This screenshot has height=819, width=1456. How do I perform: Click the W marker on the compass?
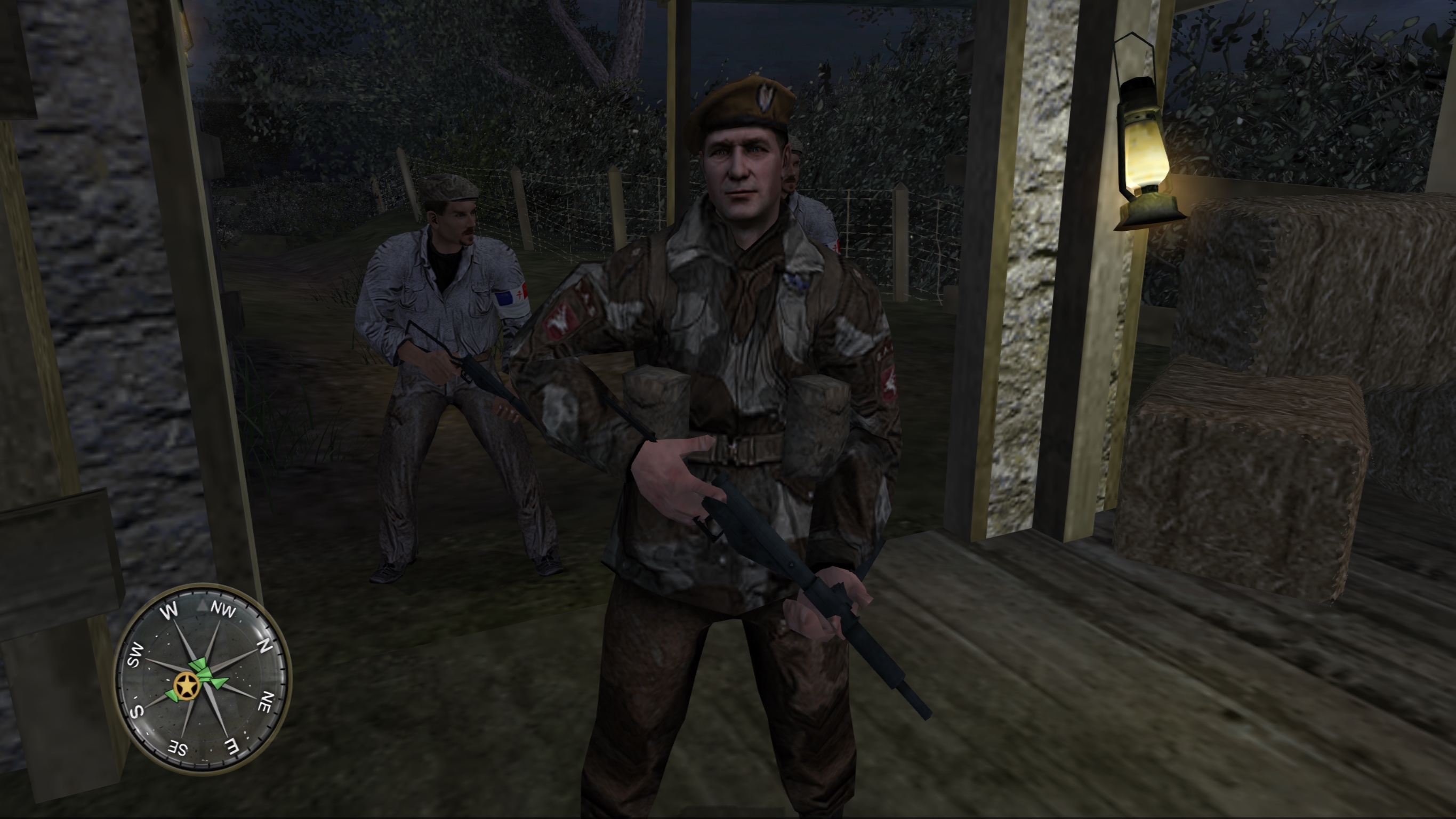171,610
